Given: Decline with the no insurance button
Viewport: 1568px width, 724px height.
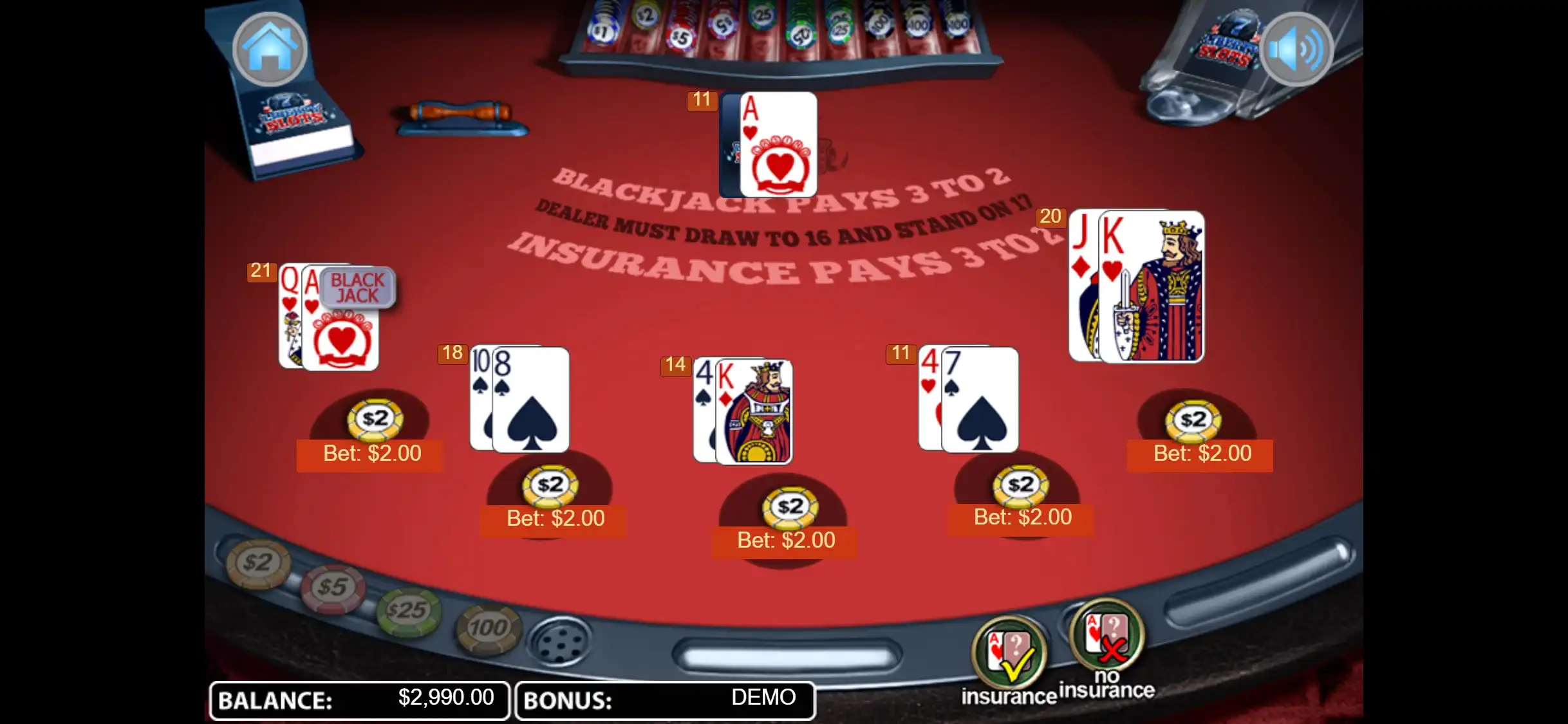Looking at the screenshot, I should click(x=1106, y=637).
